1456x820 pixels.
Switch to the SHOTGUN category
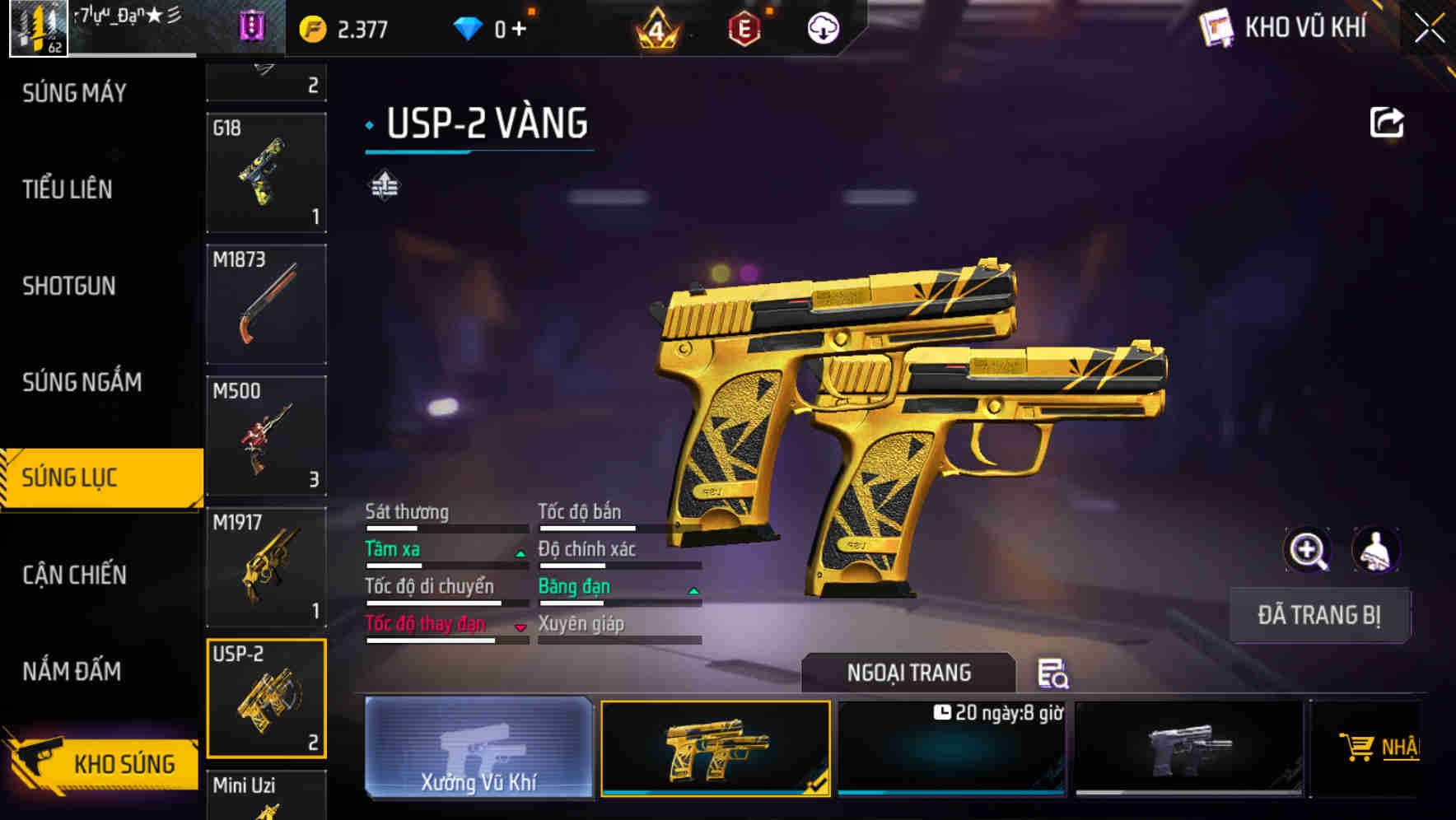pyautogui.click(x=70, y=286)
